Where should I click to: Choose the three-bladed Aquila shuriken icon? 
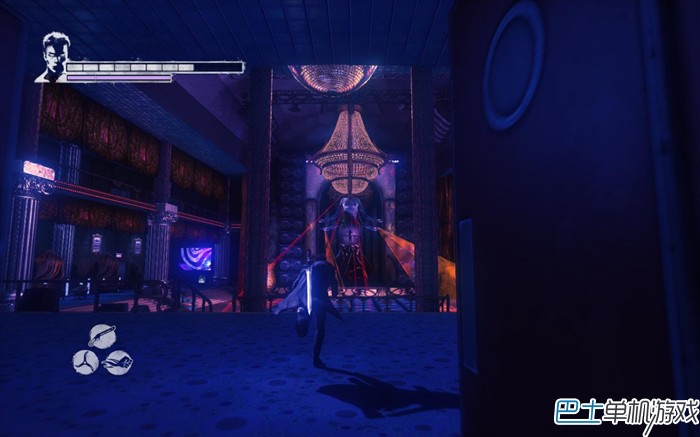point(85,360)
